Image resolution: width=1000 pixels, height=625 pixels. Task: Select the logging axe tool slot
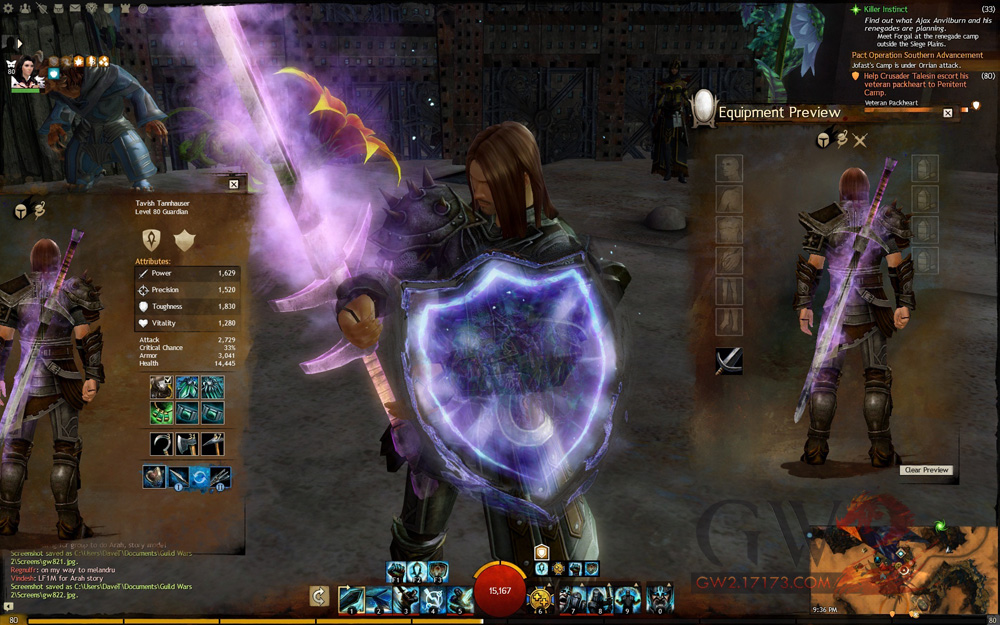click(x=187, y=443)
